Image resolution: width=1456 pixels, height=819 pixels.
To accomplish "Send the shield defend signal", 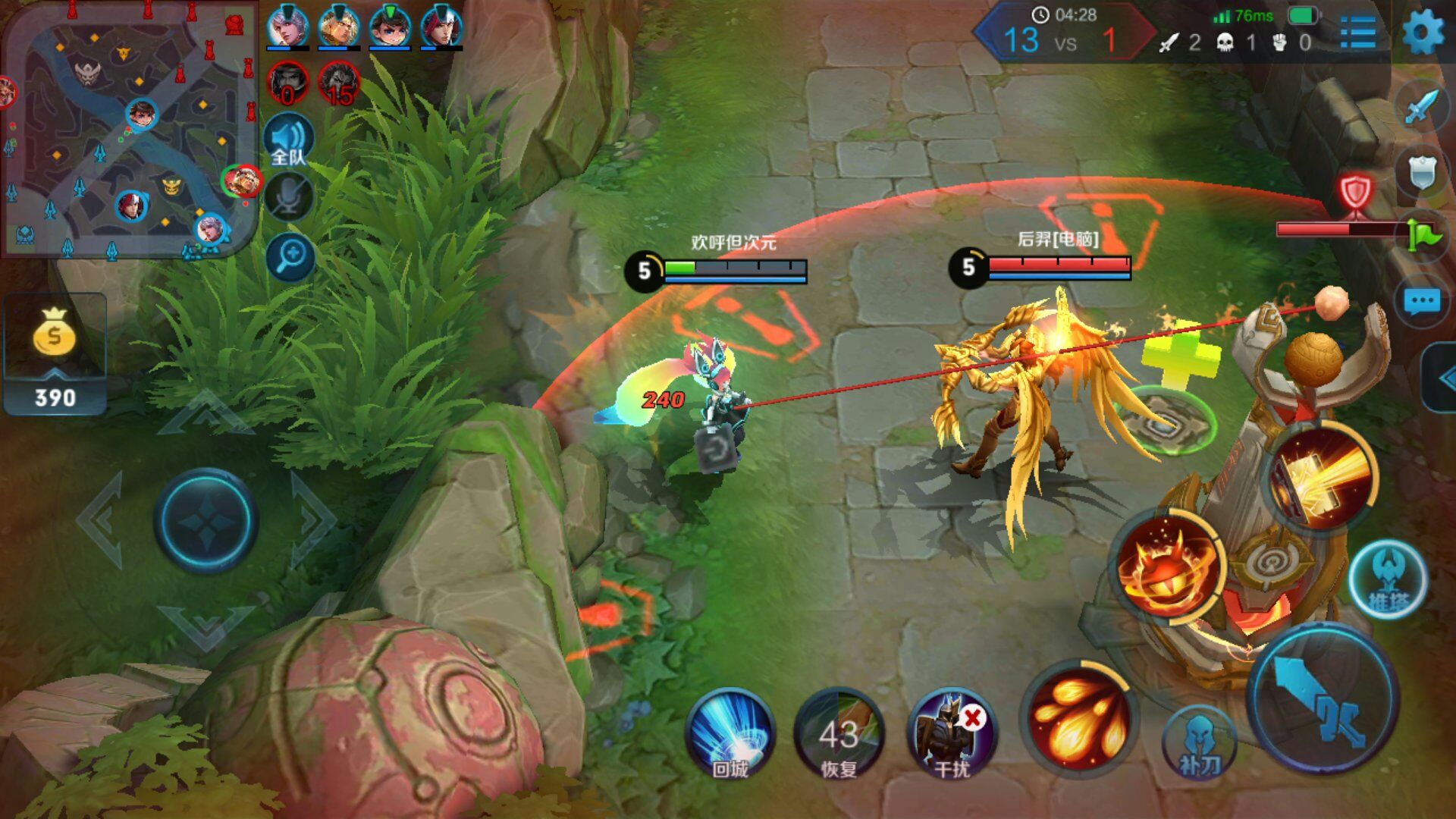I will pos(1422,172).
